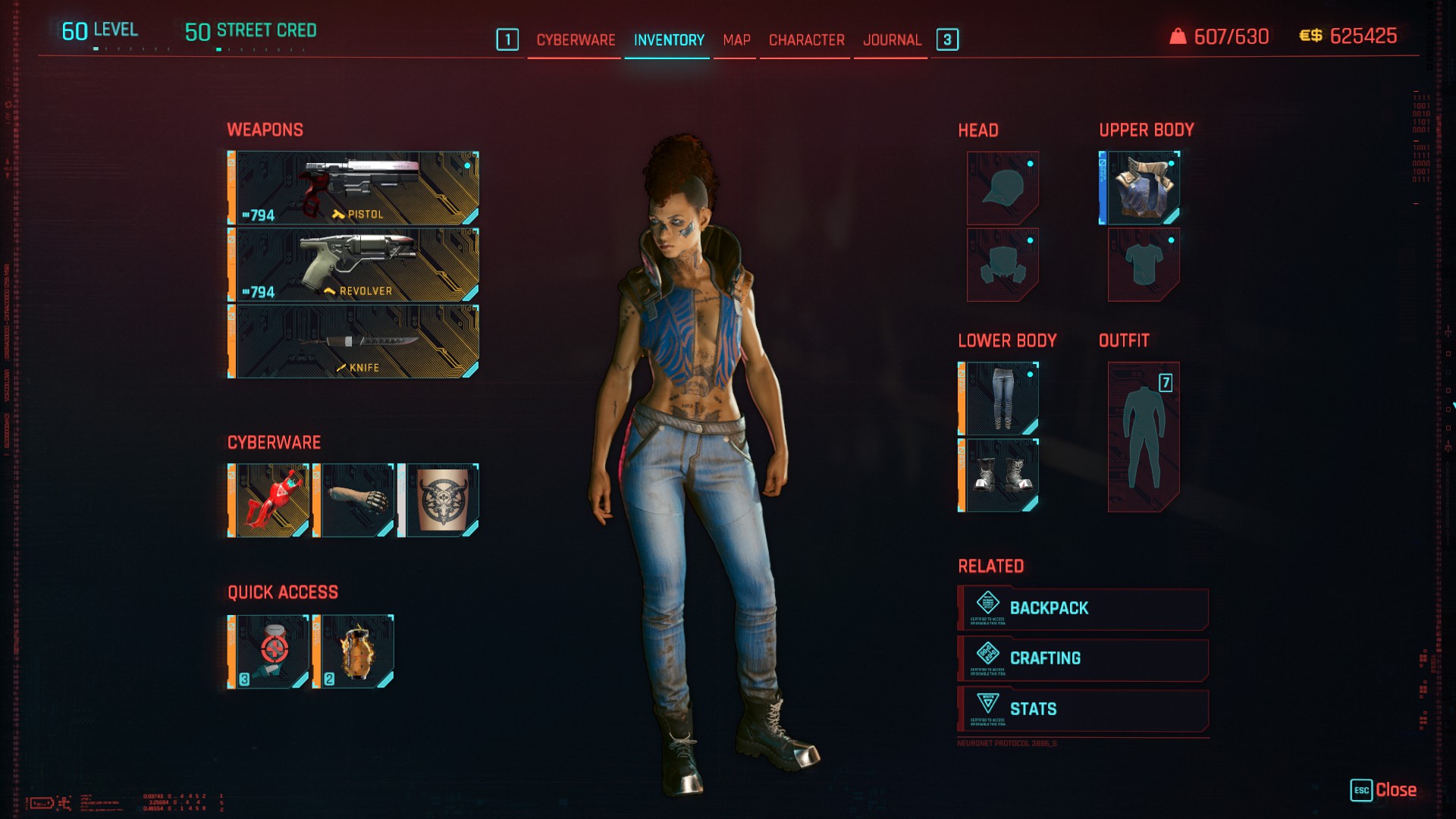The width and height of the screenshot is (1456, 819).
Task: Open the Map tab
Action: tap(736, 40)
